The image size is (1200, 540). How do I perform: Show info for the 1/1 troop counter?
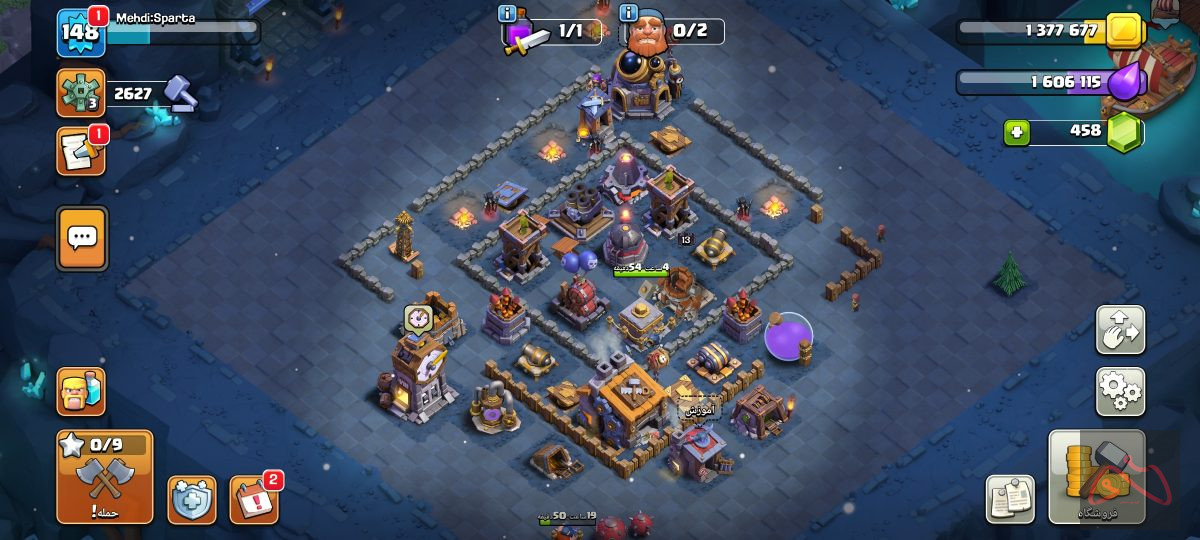point(508,14)
